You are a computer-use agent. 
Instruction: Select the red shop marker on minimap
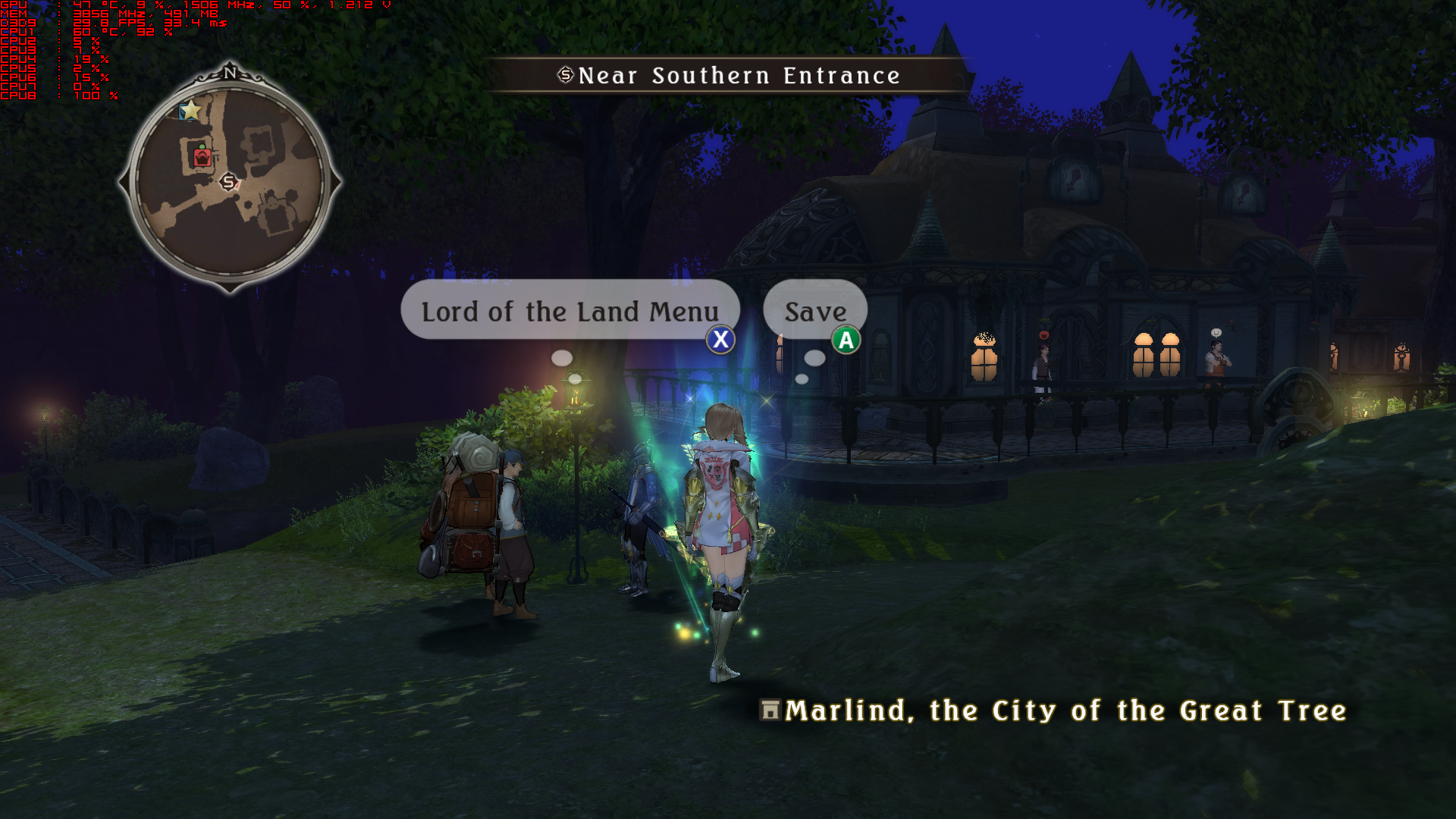coord(202,157)
